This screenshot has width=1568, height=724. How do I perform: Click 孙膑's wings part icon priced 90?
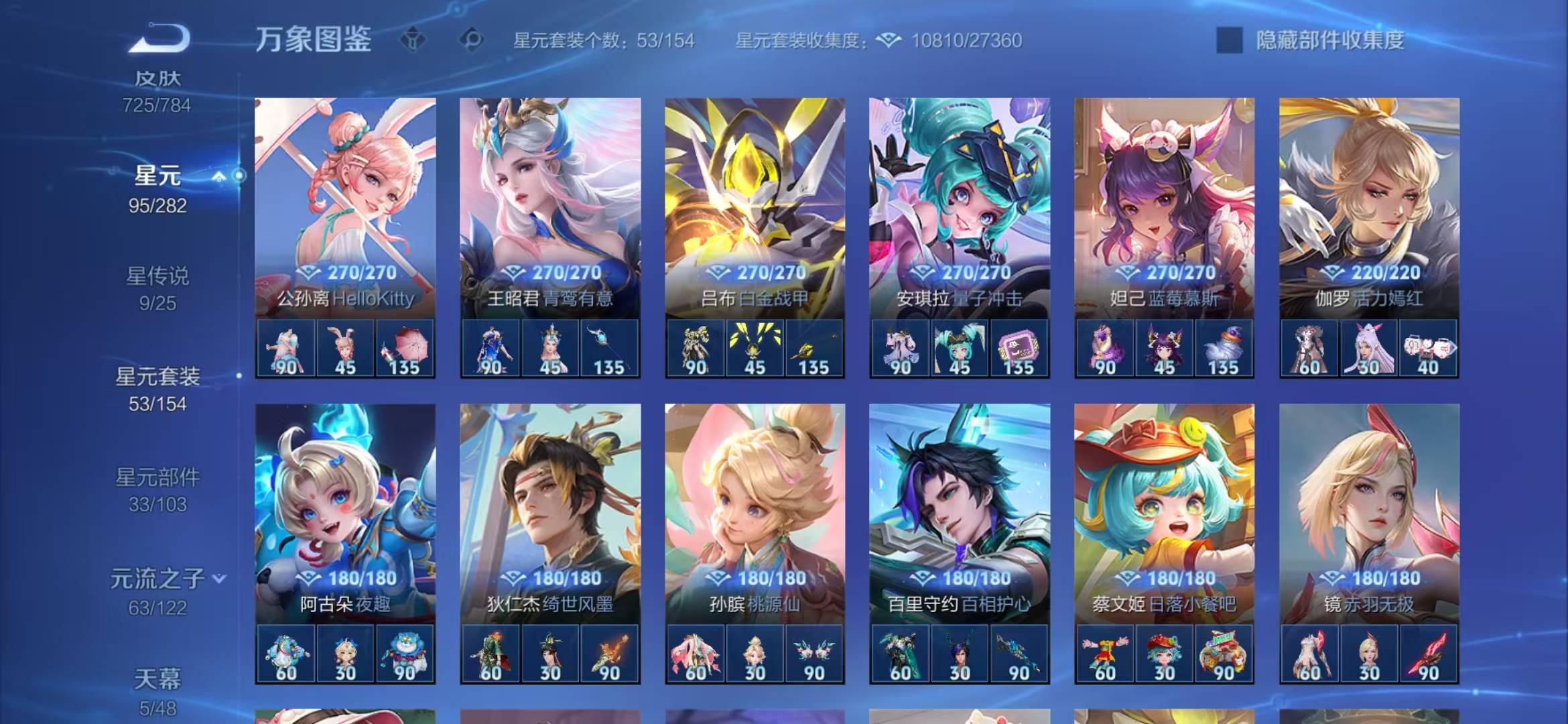pos(815,654)
